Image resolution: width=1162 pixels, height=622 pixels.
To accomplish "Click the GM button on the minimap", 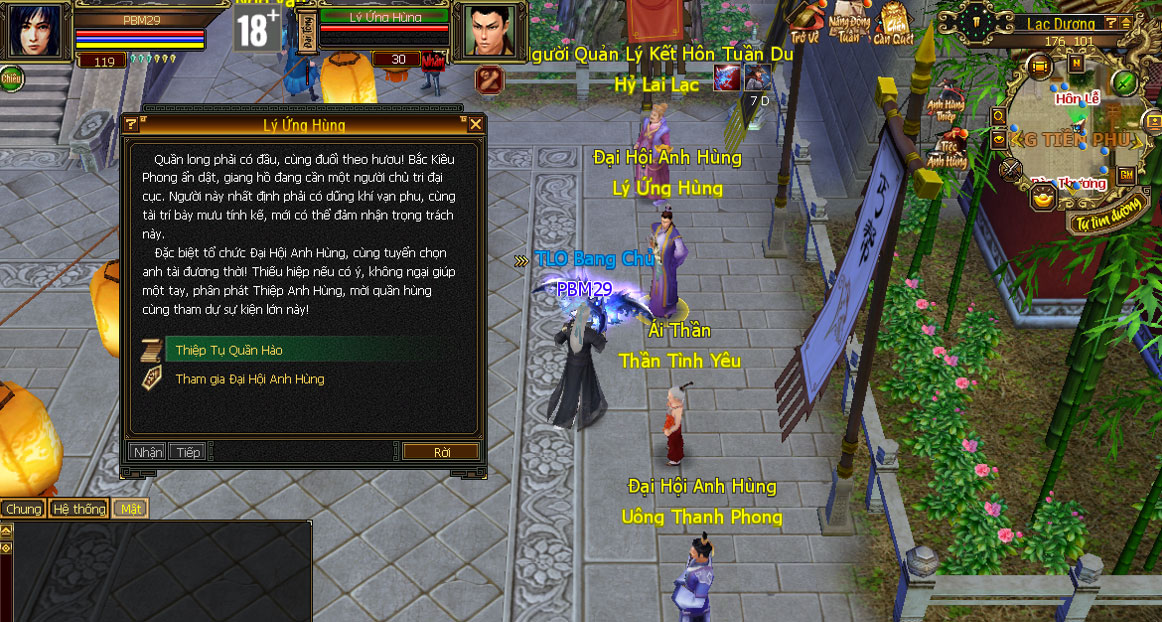I will pyautogui.click(x=1126, y=175).
